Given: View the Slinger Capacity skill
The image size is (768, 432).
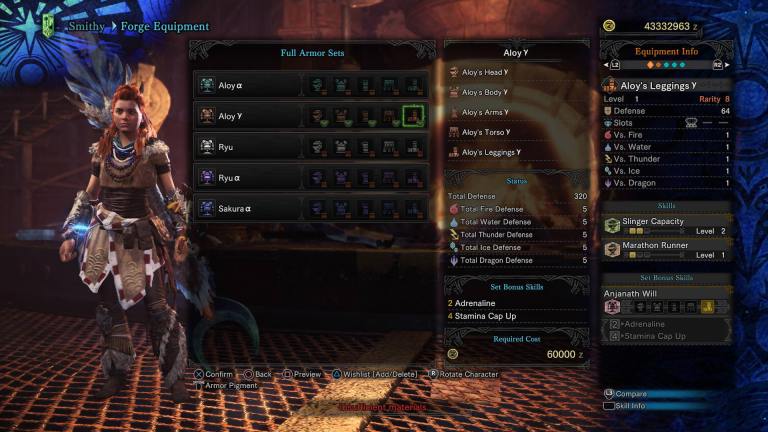Looking at the screenshot, I should [667, 225].
